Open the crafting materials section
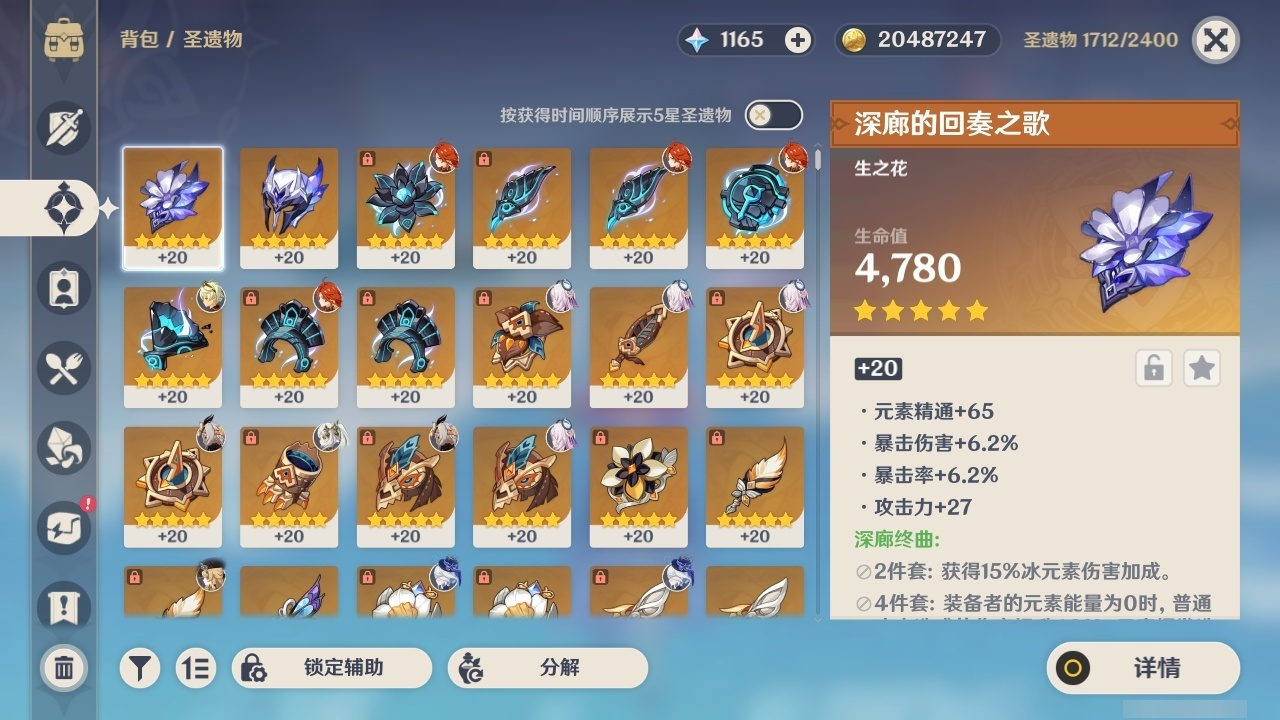 coord(64,448)
